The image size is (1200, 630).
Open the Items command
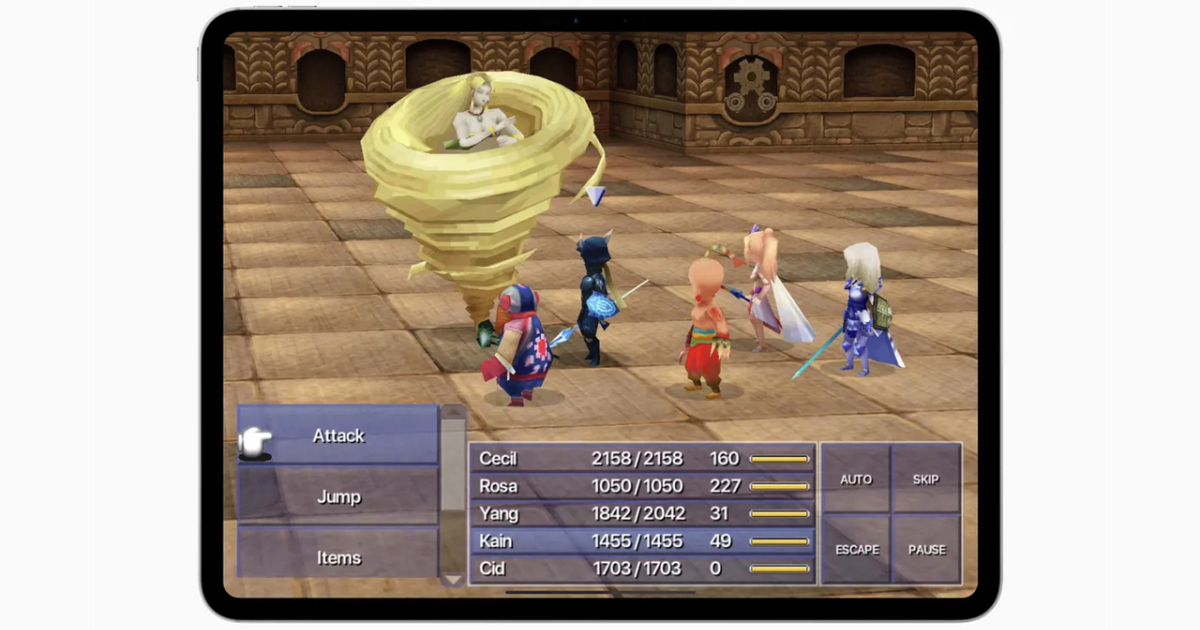[x=338, y=557]
